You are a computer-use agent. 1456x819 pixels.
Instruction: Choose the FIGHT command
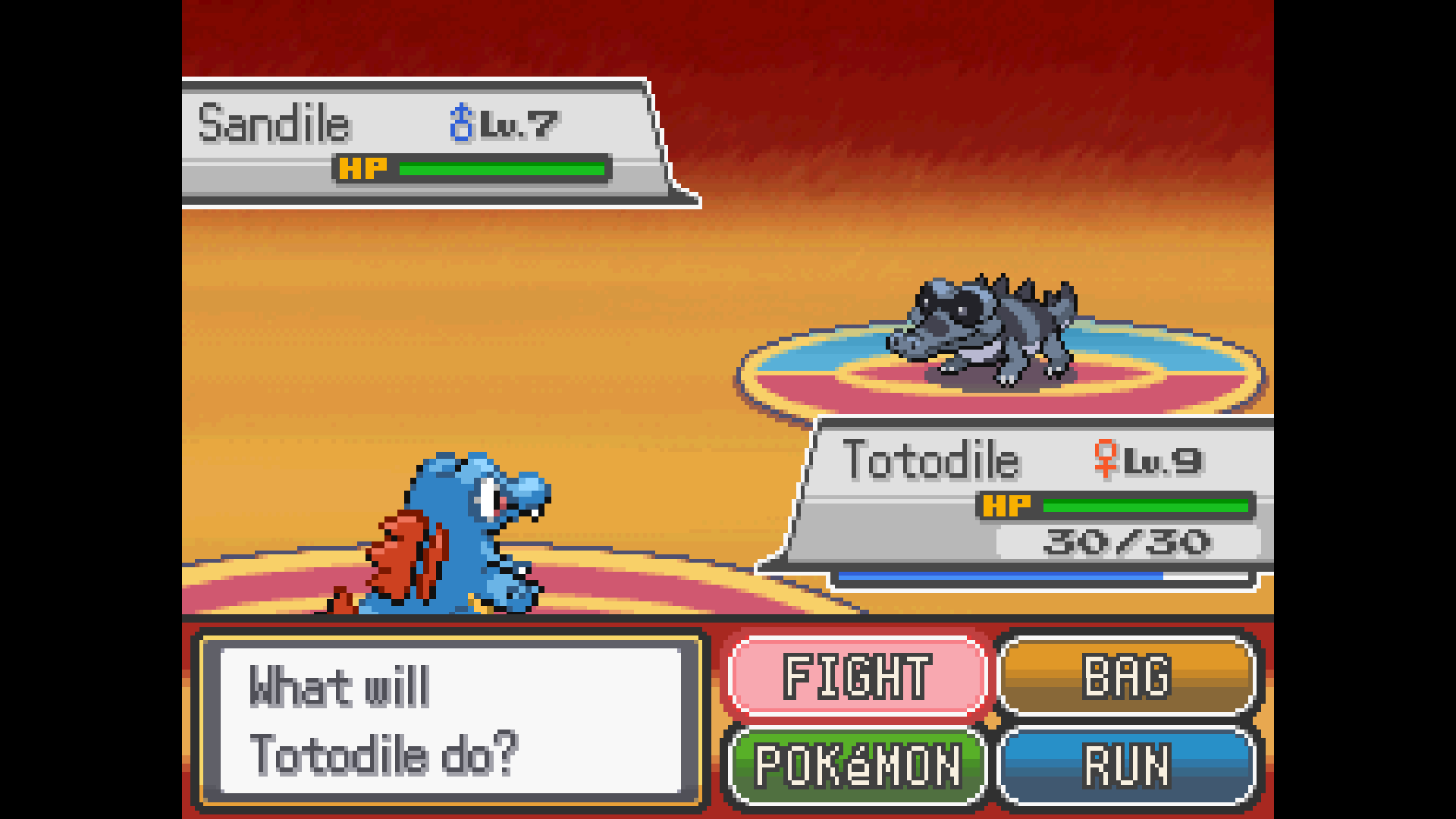(x=857, y=676)
